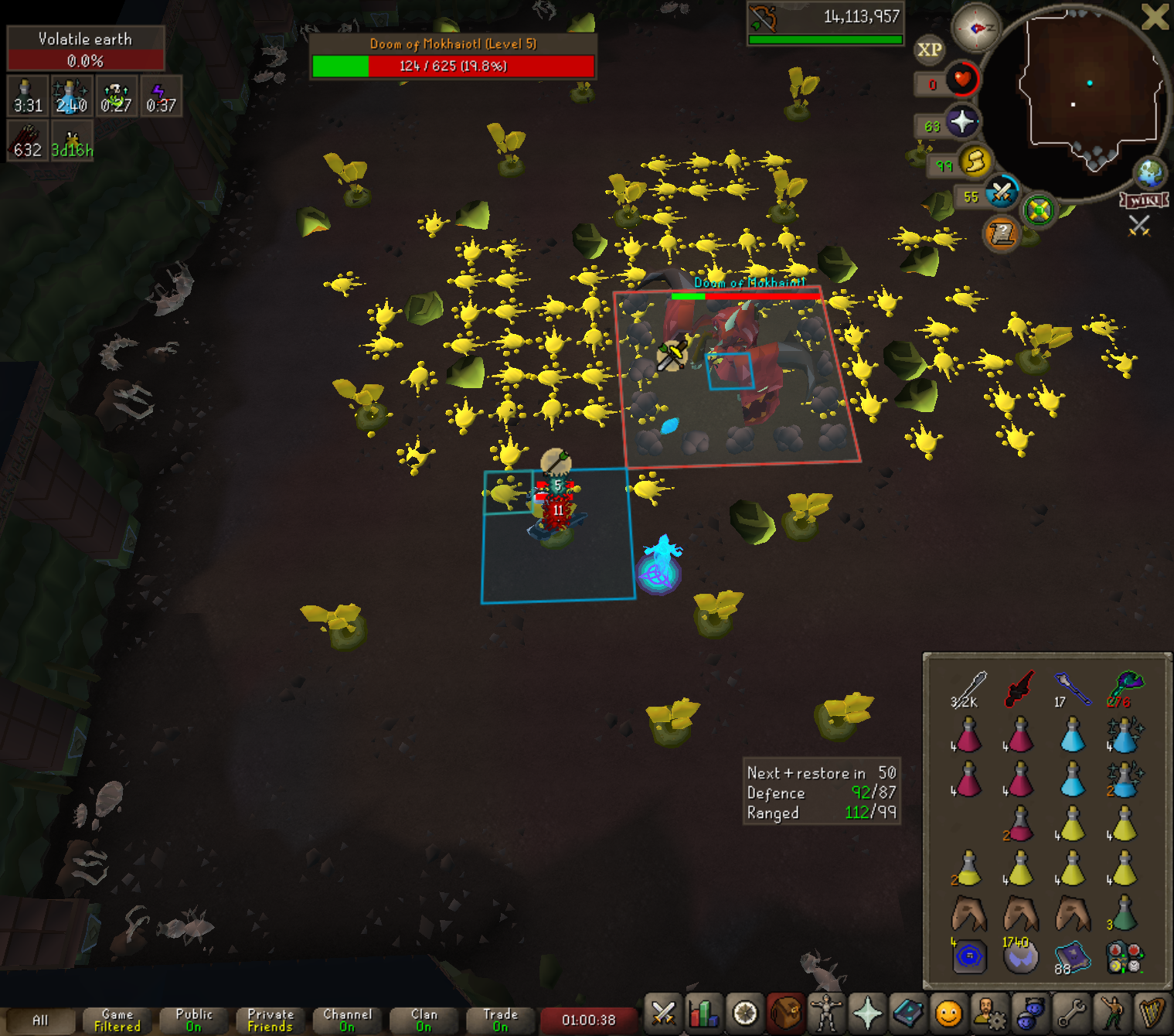Open the wrench Settings tab
The height and width of the screenshot is (1036, 1174).
click(x=1072, y=1013)
